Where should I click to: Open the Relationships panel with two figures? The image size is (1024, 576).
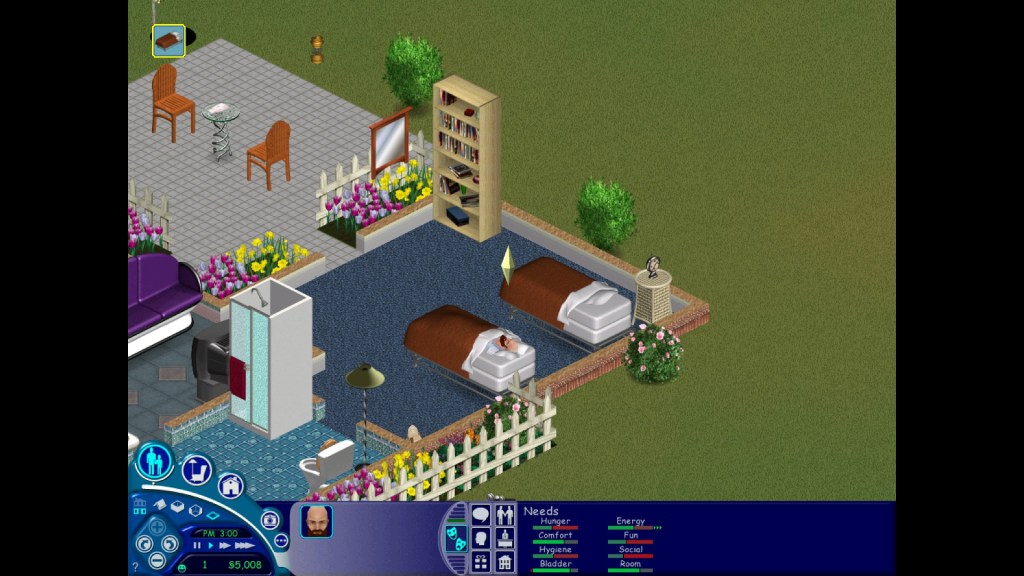[x=505, y=516]
